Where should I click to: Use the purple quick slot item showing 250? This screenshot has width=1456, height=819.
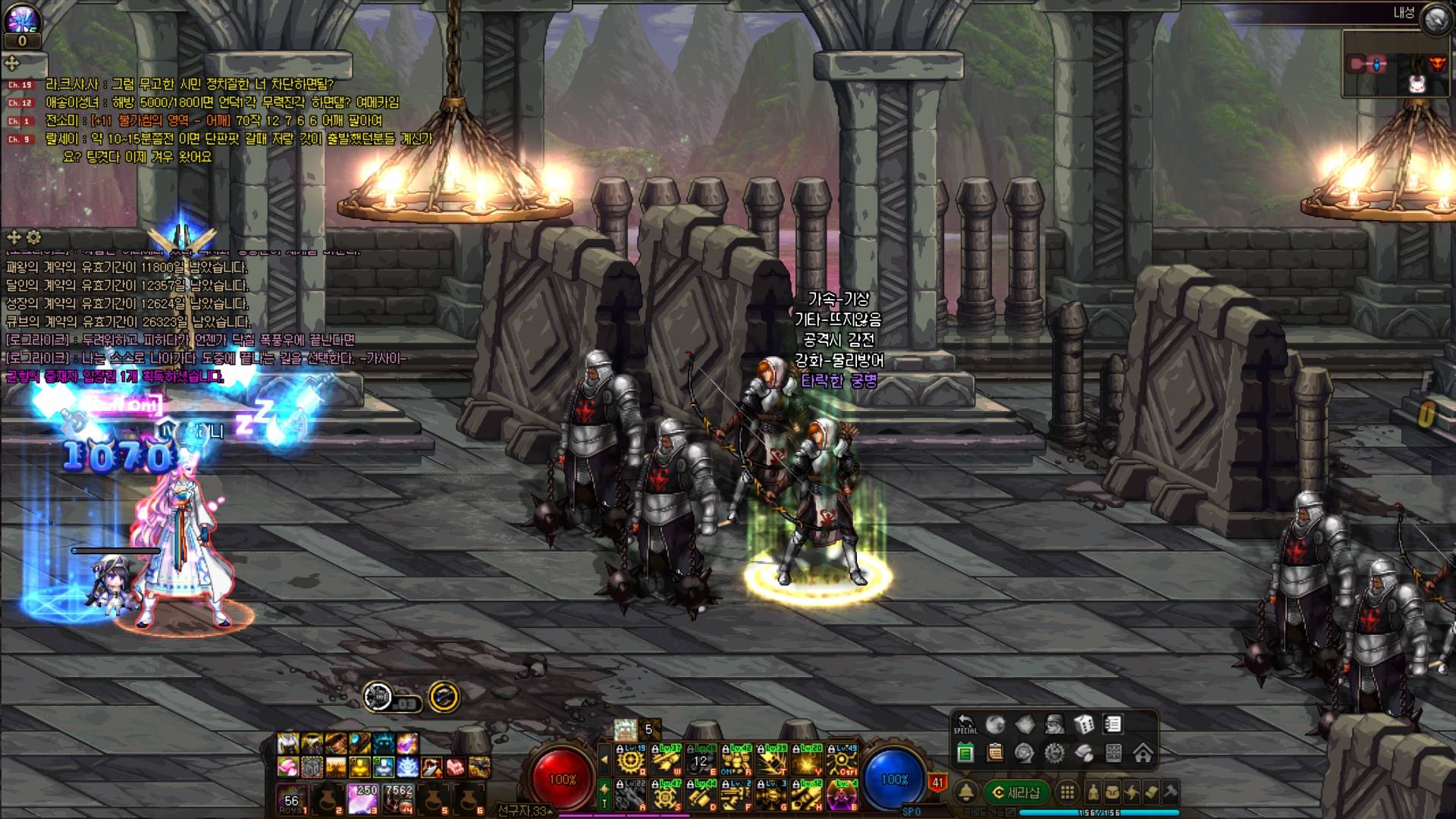[362, 799]
